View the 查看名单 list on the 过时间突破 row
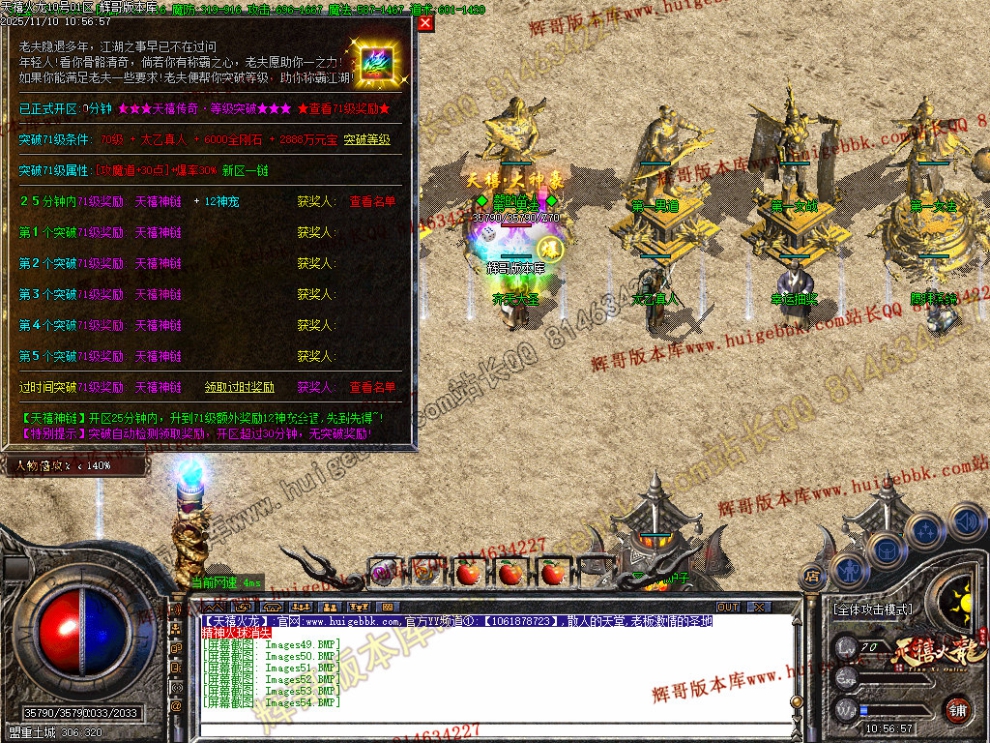The height and width of the screenshot is (743, 990). coord(372,387)
